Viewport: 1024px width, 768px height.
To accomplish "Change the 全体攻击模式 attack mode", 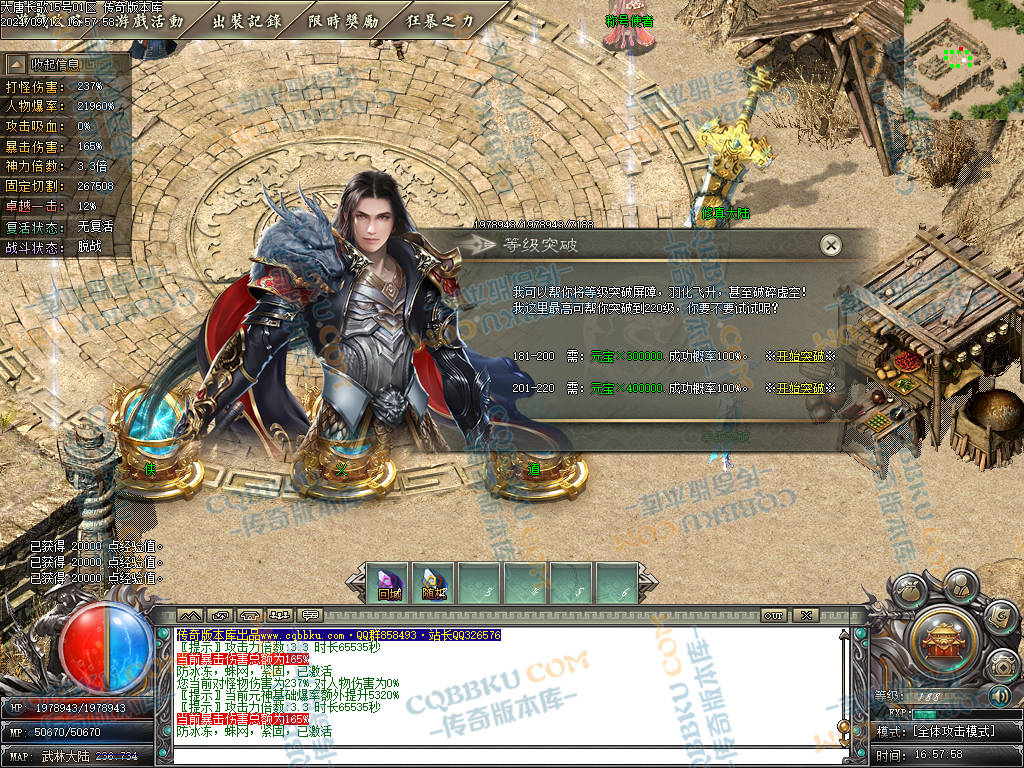I will click(x=948, y=731).
